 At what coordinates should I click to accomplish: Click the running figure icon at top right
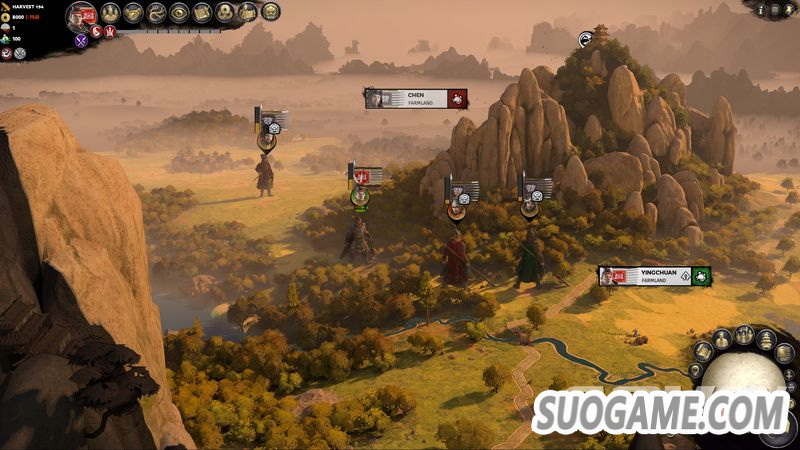pyautogui.click(x=789, y=10)
